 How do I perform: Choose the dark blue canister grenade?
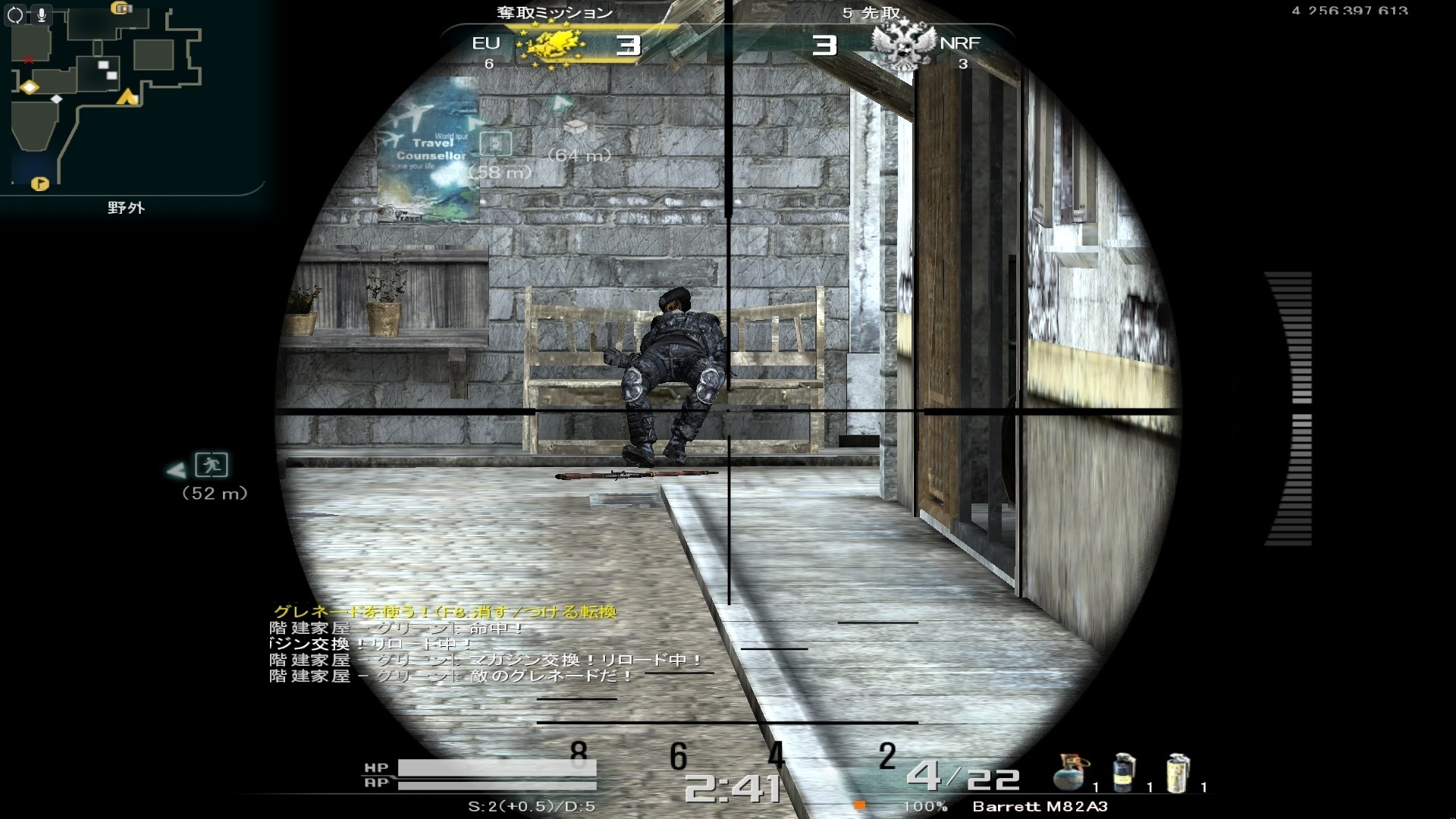(x=1124, y=772)
